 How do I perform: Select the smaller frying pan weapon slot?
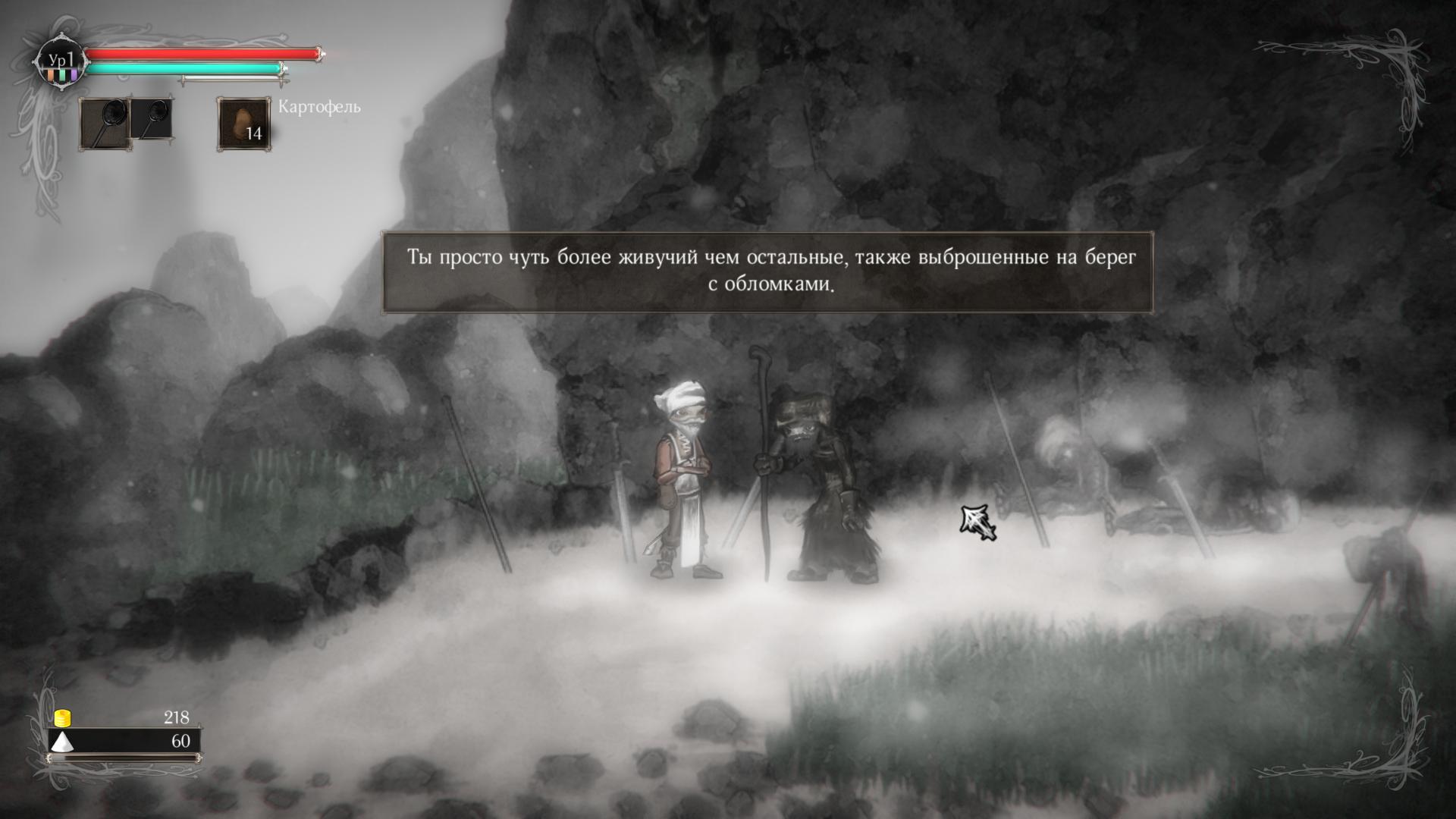152,118
